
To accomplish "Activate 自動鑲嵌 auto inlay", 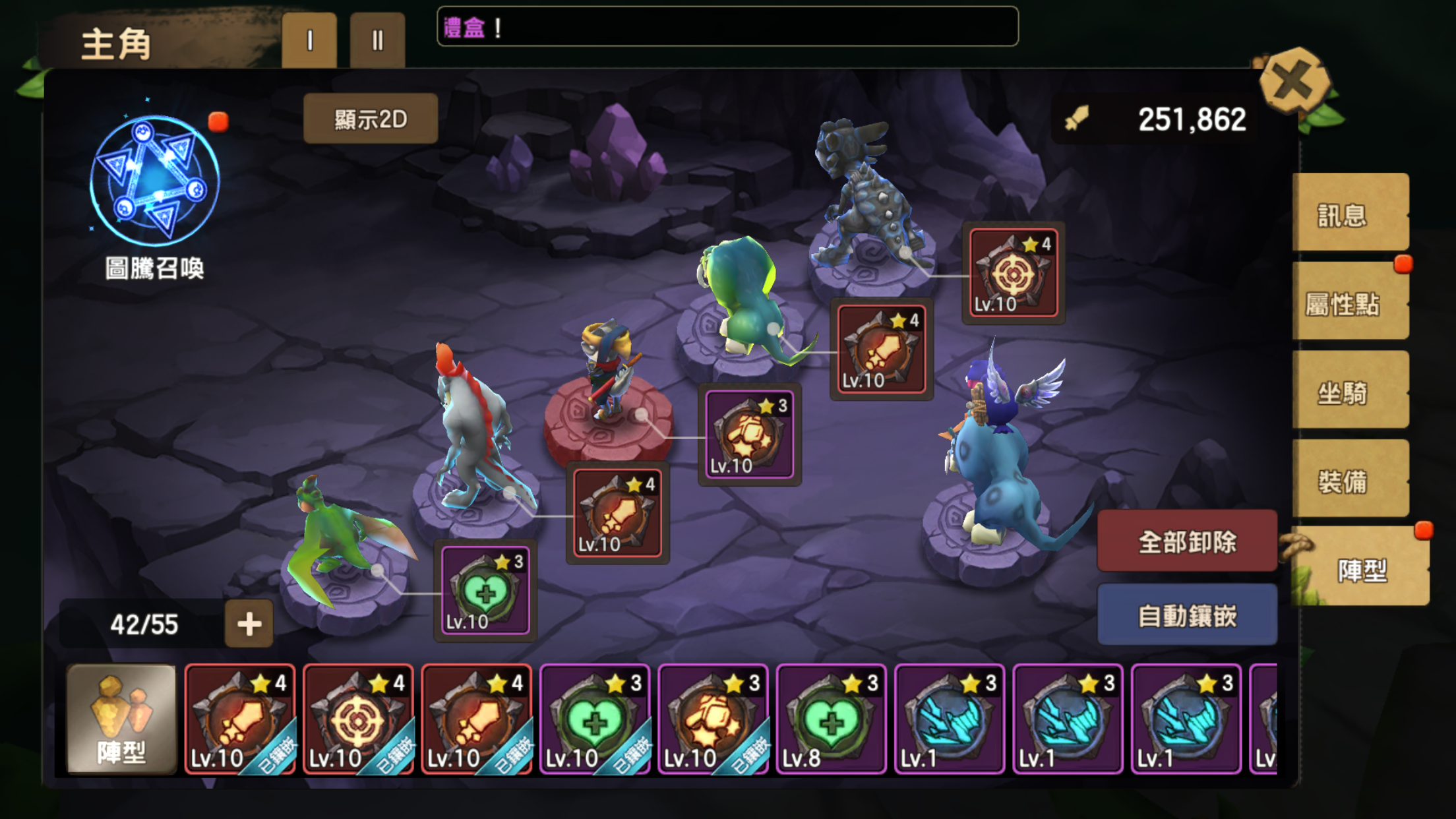I will 1187,615.
